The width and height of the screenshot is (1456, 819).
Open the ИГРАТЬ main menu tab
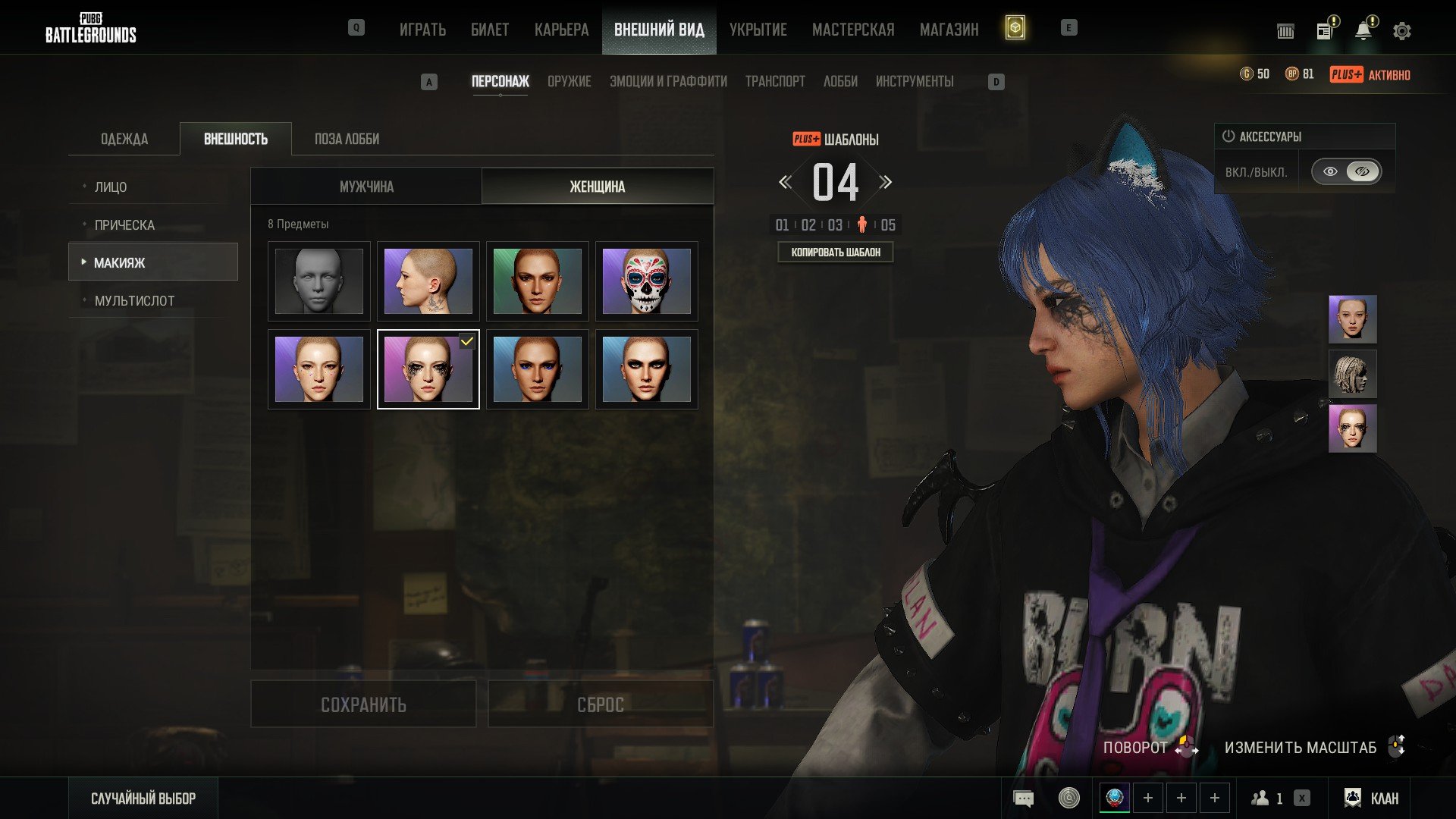pyautogui.click(x=422, y=30)
